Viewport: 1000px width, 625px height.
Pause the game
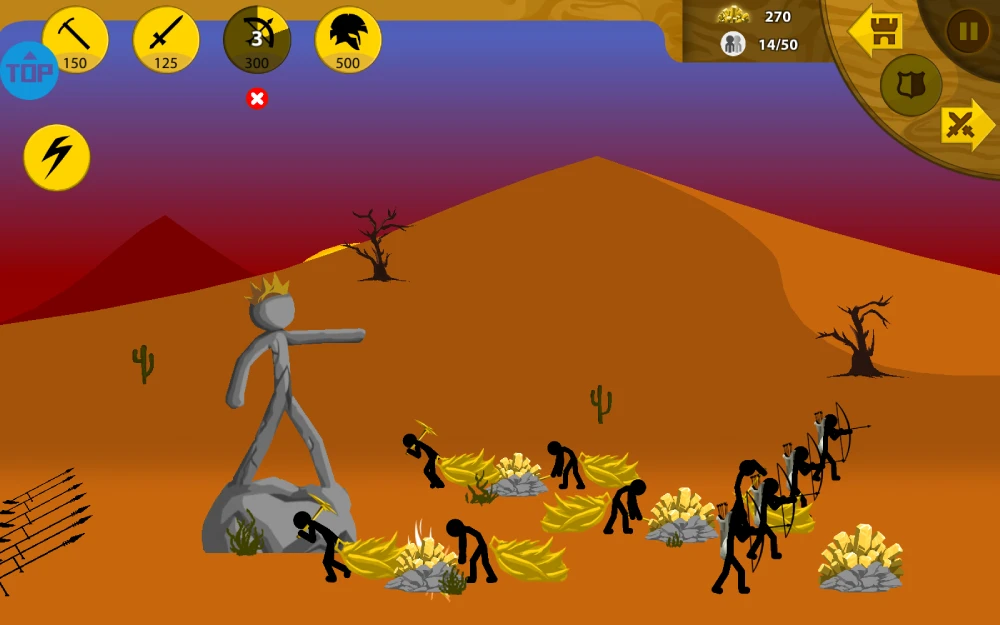[x=967, y=31]
